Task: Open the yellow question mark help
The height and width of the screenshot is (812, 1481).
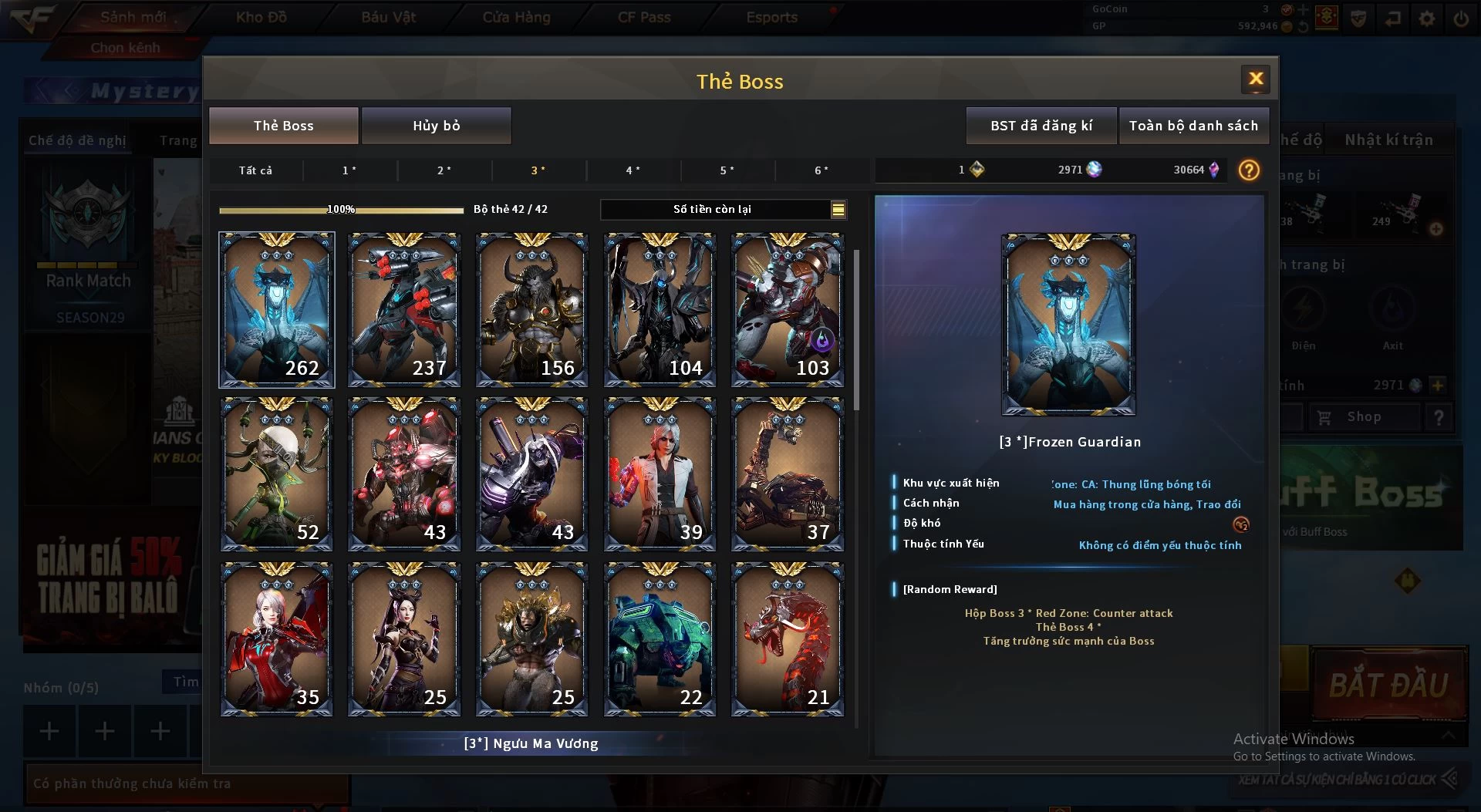Action: [1248, 170]
